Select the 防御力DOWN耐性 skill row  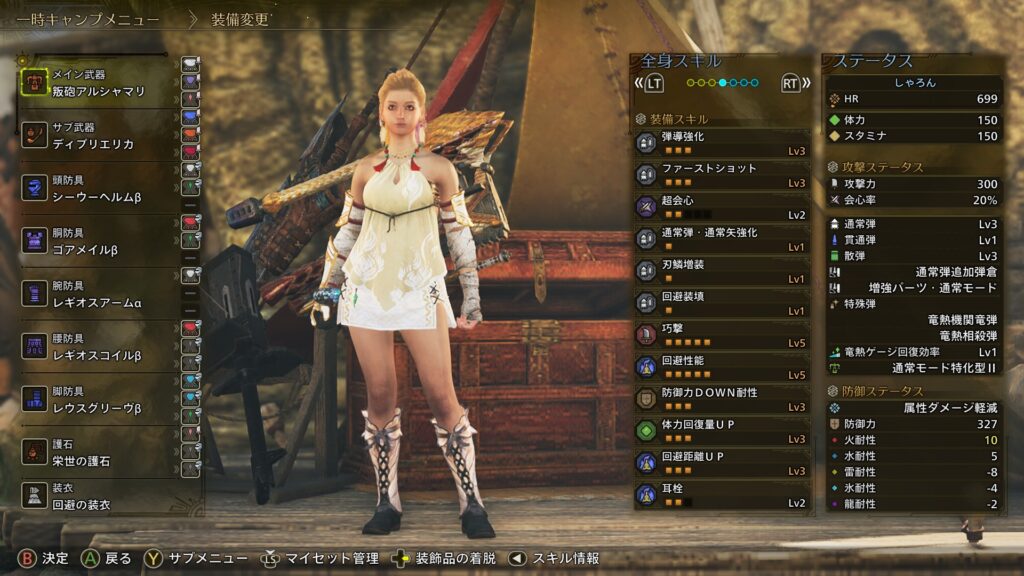pos(722,398)
